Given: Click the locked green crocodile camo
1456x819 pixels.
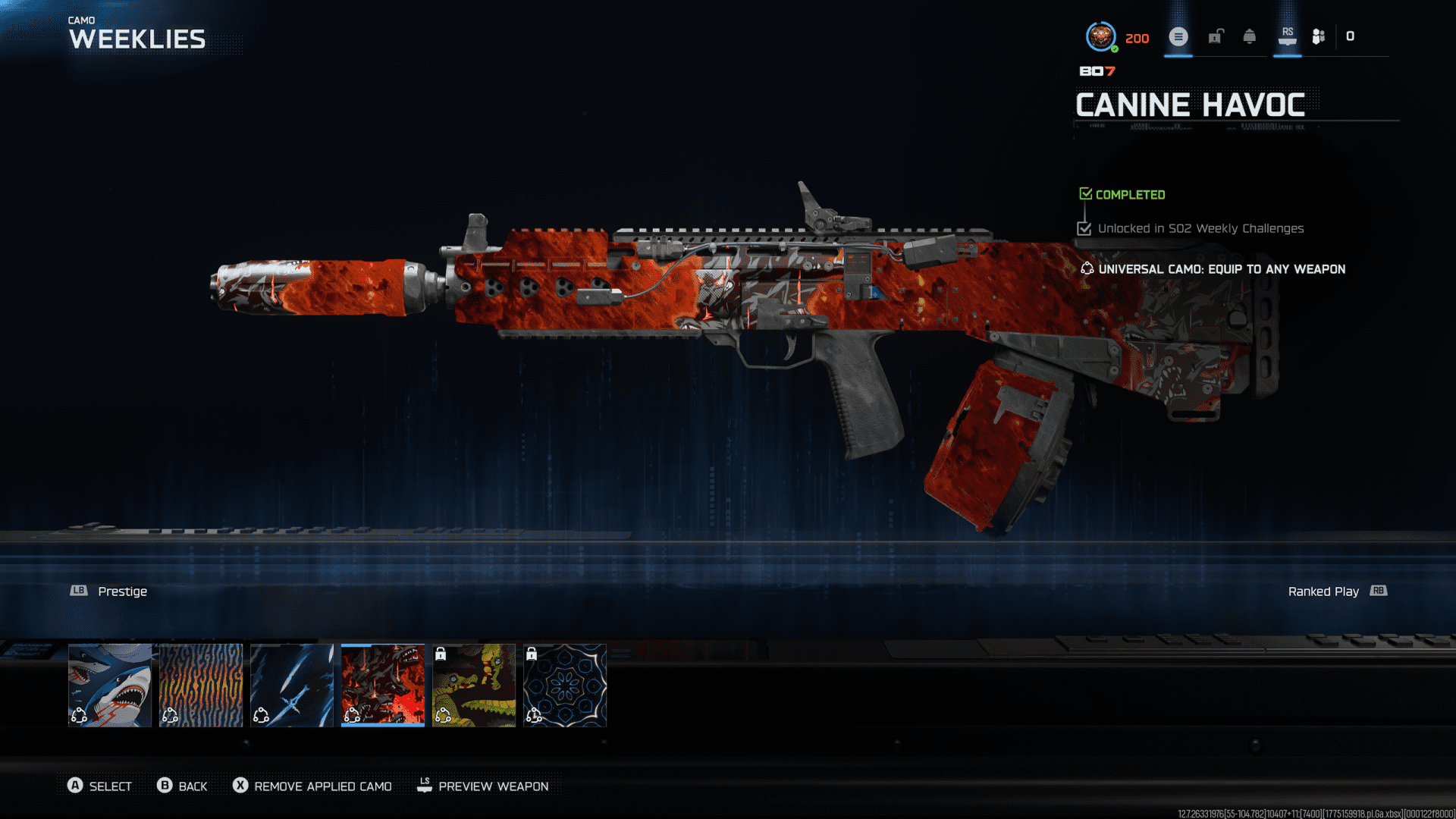Looking at the screenshot, I should click(474, 685).
